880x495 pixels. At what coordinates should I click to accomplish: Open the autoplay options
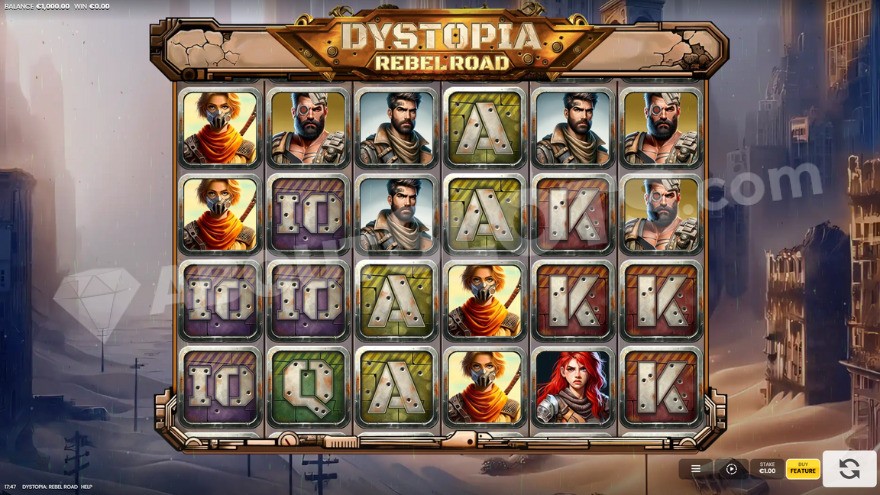731,468
